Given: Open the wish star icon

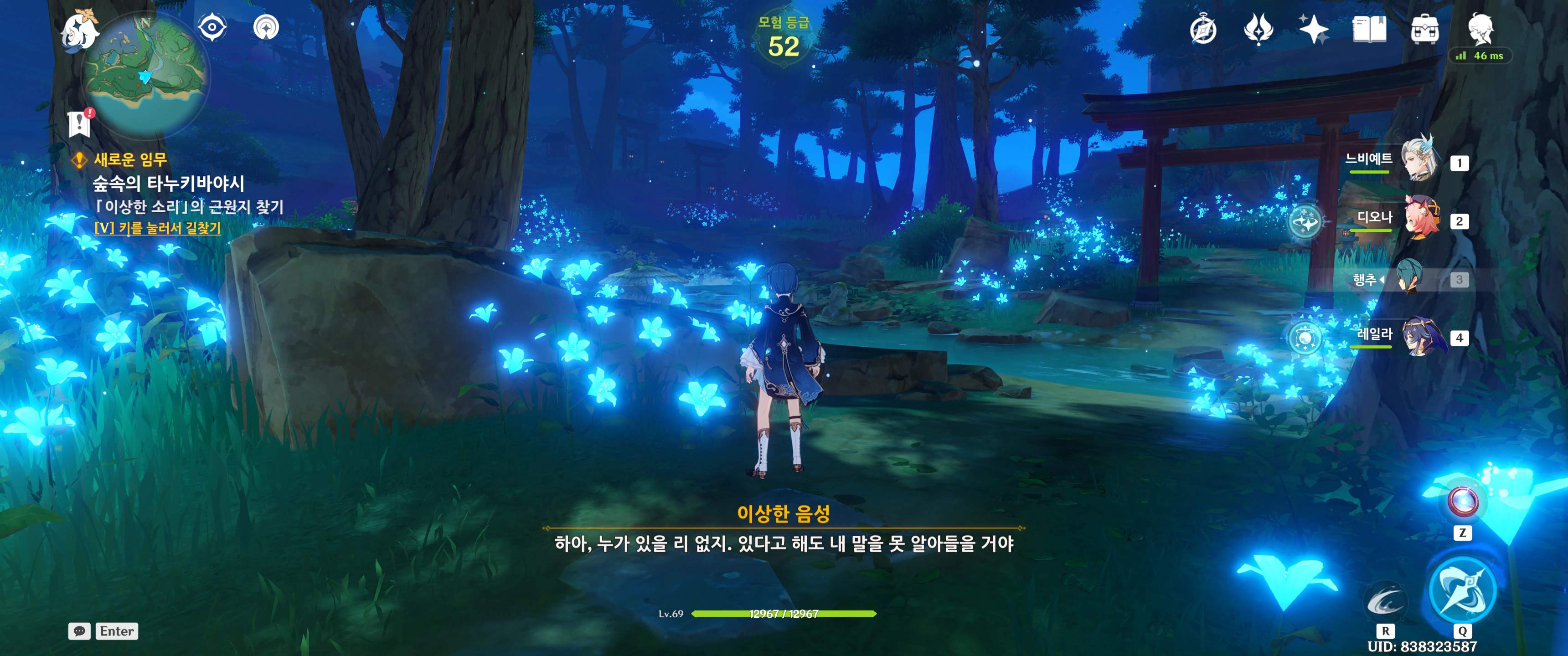Looking at the screenshot, I should point(1314,29).
